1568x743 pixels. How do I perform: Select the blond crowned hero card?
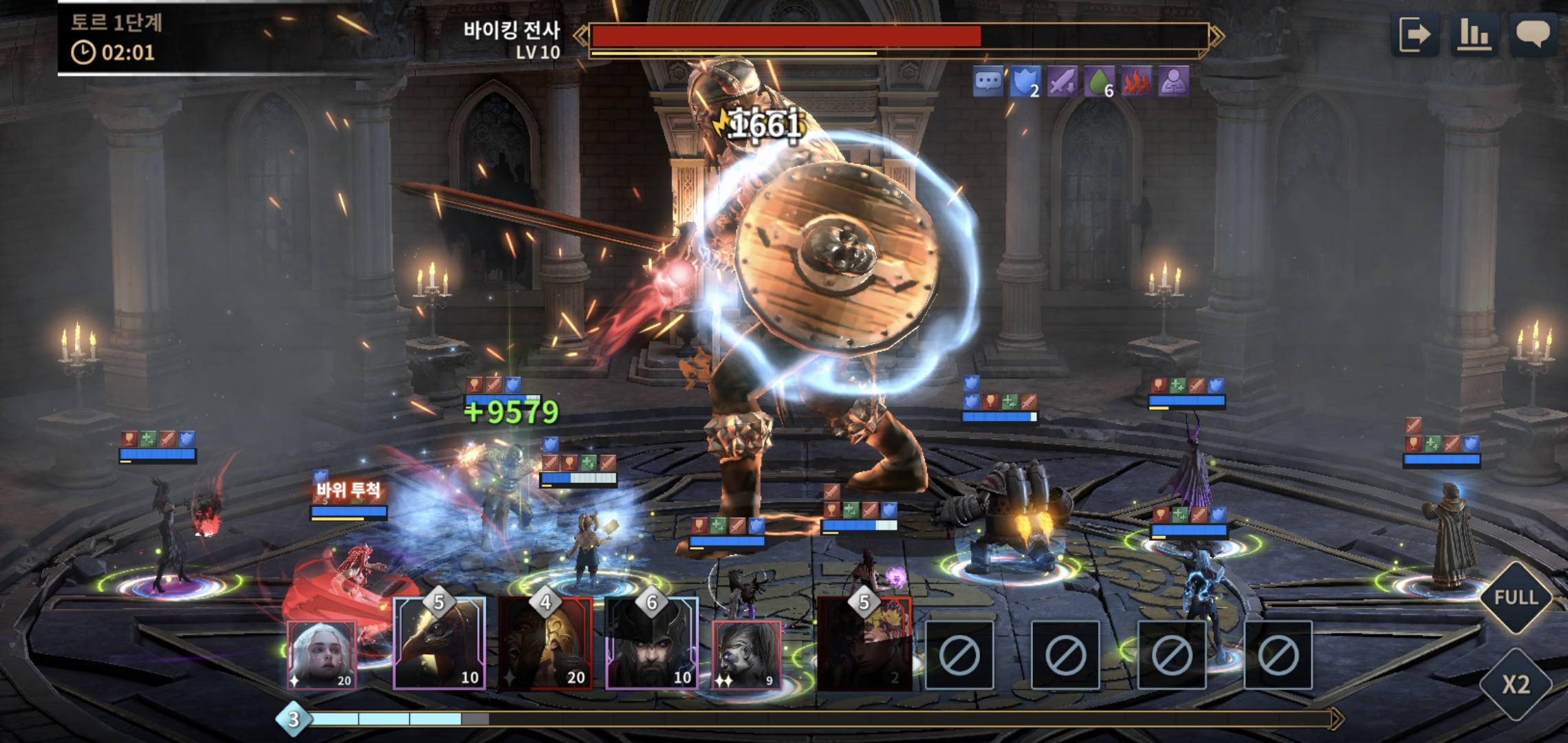pyautogui.click(x=864, y=645)
